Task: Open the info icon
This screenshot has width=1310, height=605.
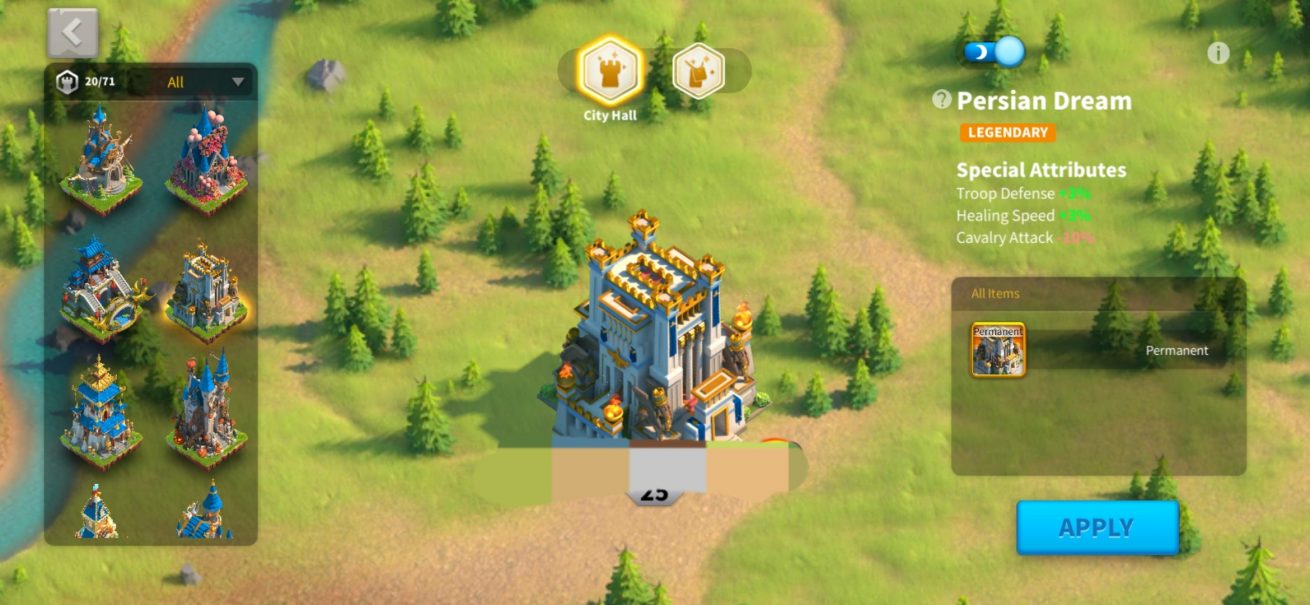Action: [x=1217, y=53]
